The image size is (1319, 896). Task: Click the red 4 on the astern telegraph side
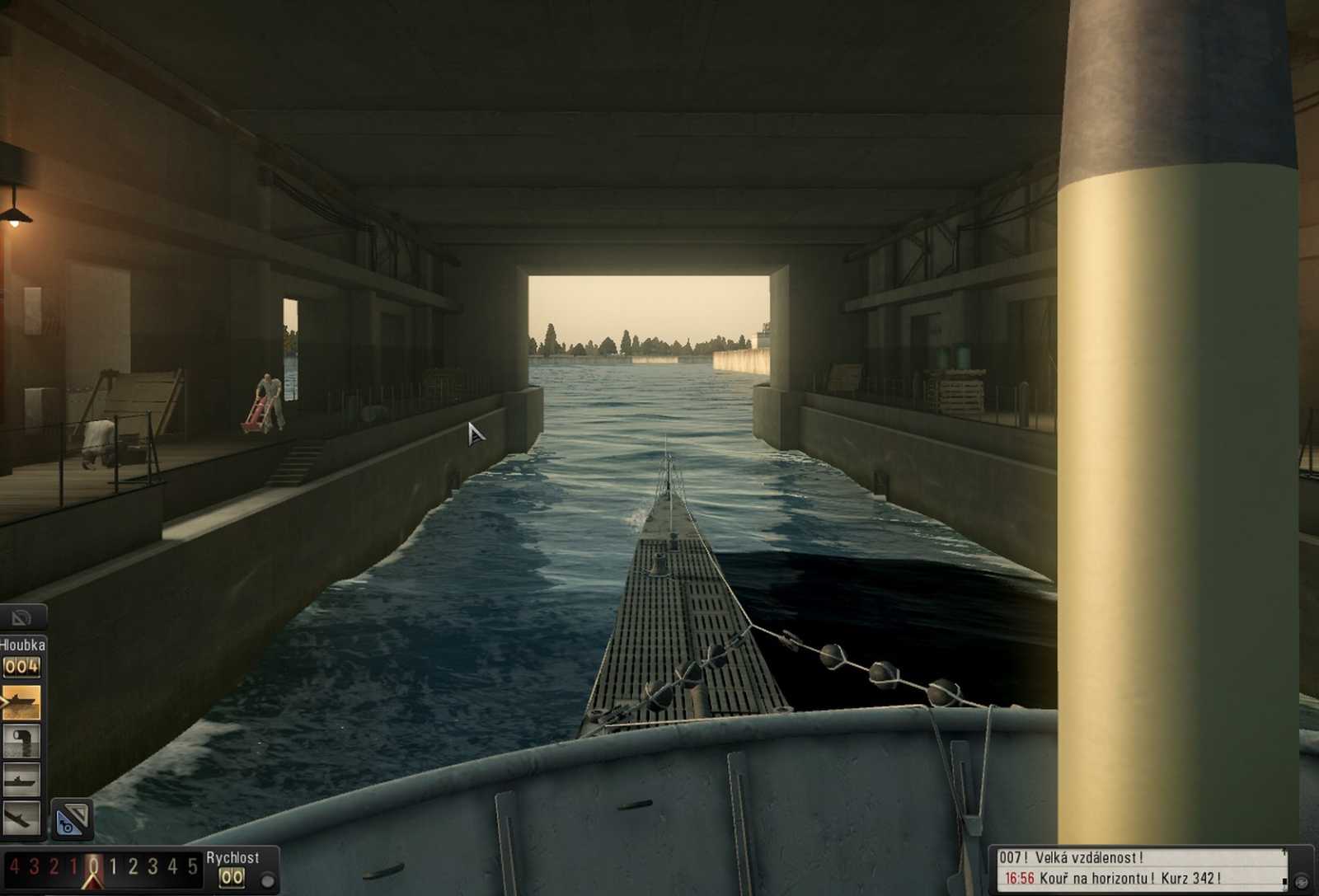pyautogui.click(x=13, y=864)
